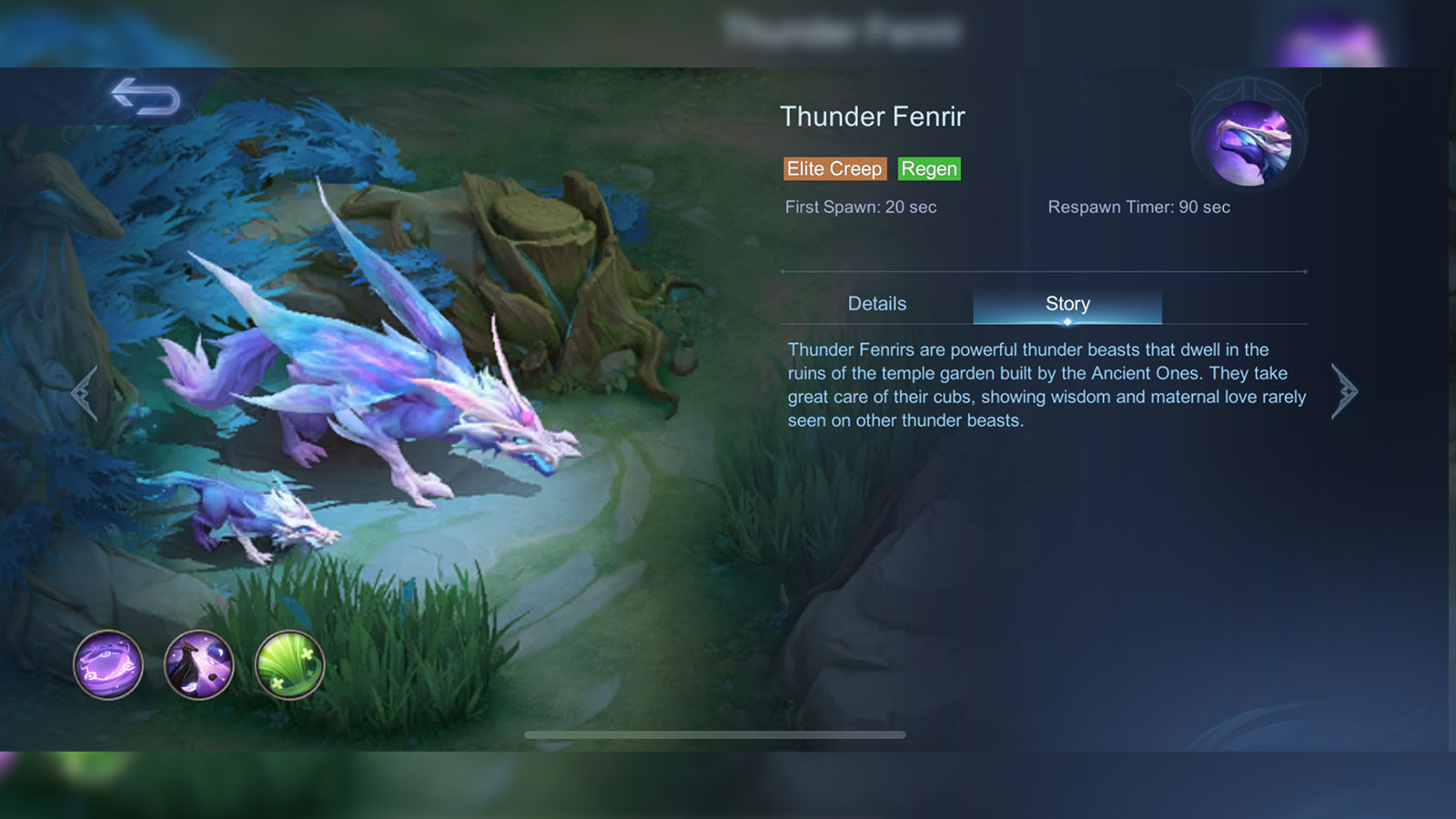Toggle the Story tab highlight
Viewport: 1456px width, 819px height.
1067,303
